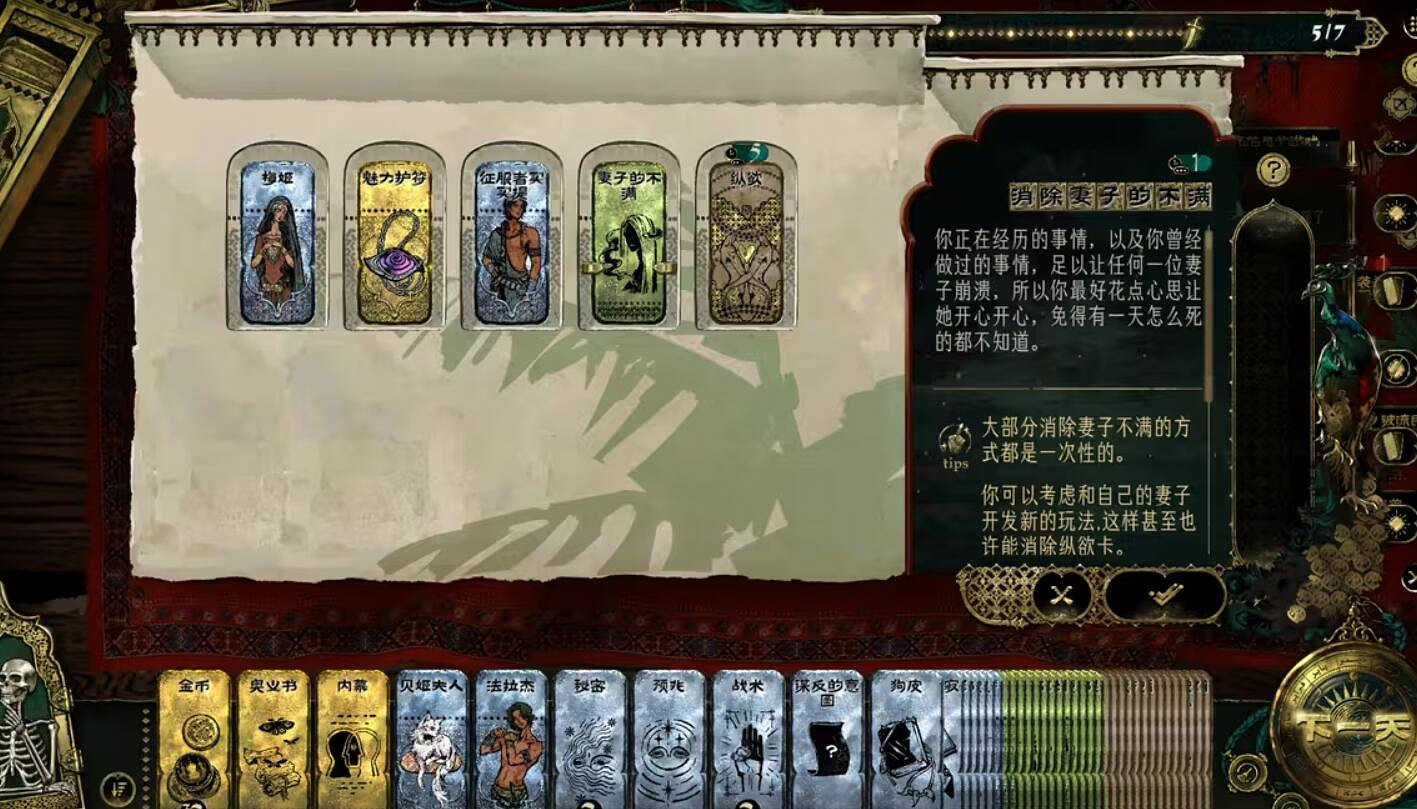Click the small compass icon at bottom right
Image resolution: width=1417 pixels, height=809 pixels.
coord(1245,772)
